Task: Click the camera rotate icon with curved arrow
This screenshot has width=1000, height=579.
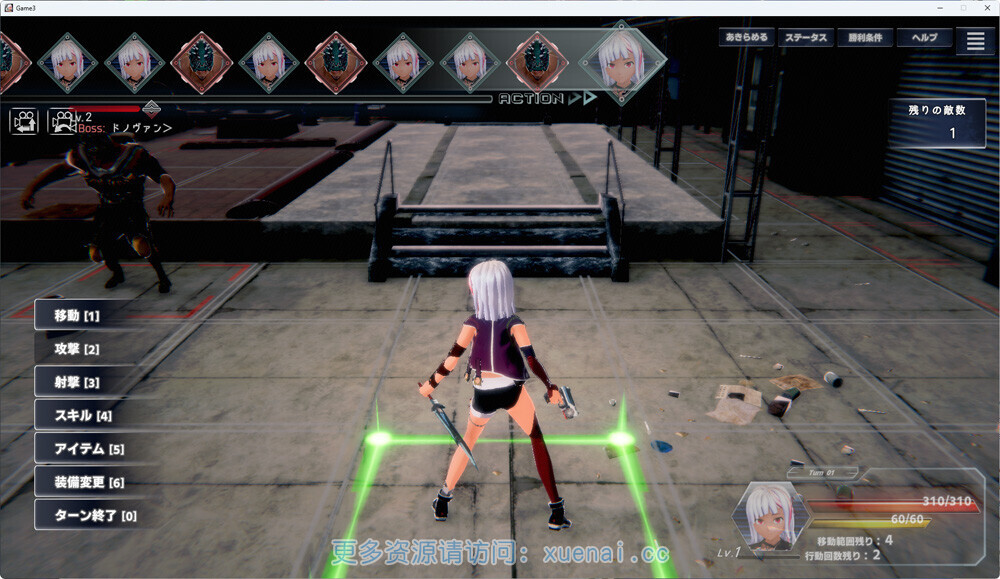Action: [62, 121]
